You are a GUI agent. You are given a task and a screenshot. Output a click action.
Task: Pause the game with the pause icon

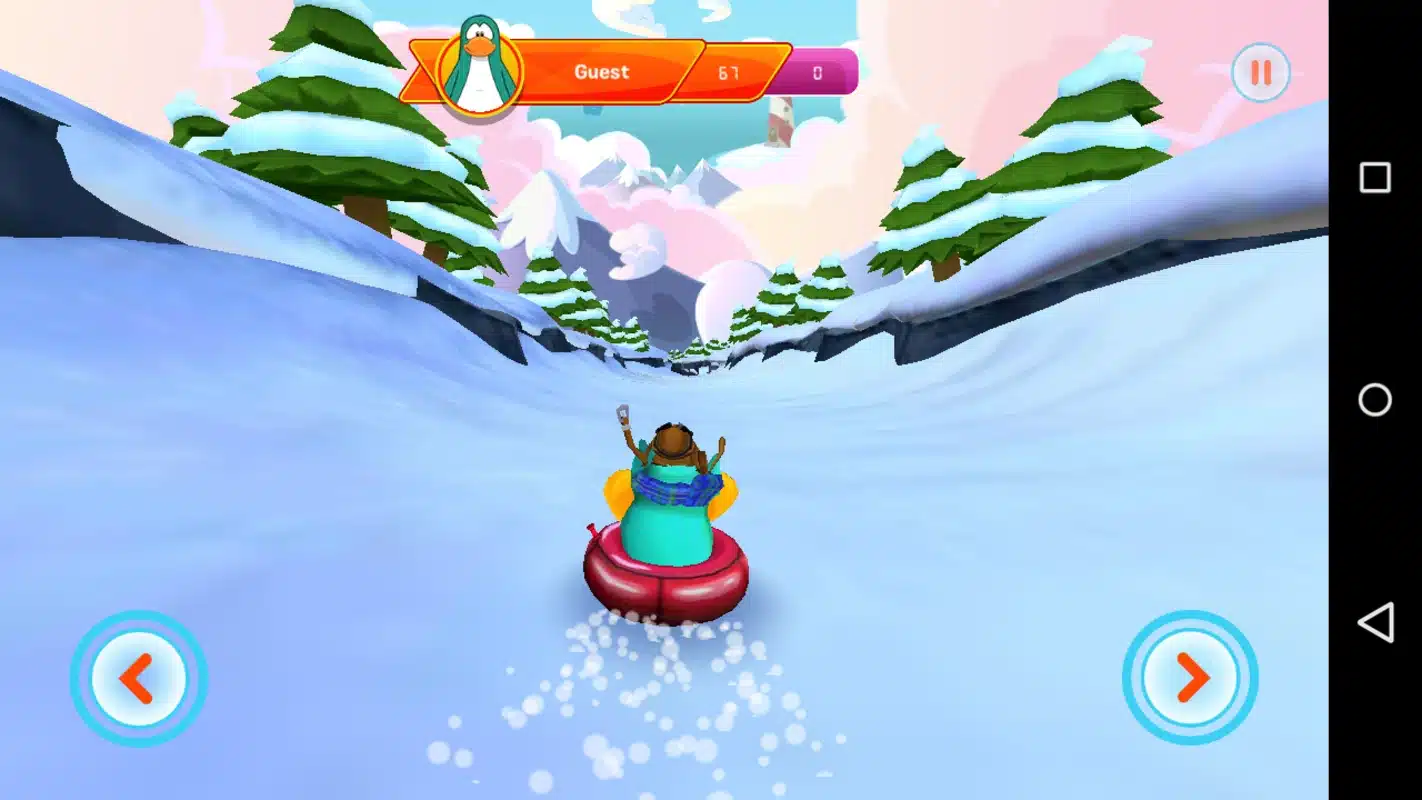click(1260, 71)
